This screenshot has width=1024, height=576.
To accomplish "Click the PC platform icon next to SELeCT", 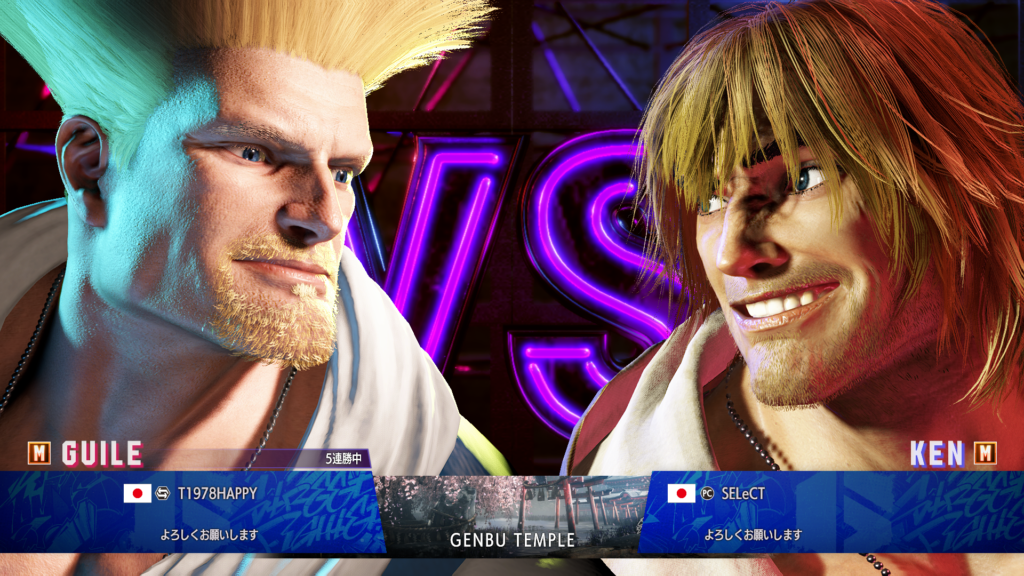I will (x=707, y=493).
